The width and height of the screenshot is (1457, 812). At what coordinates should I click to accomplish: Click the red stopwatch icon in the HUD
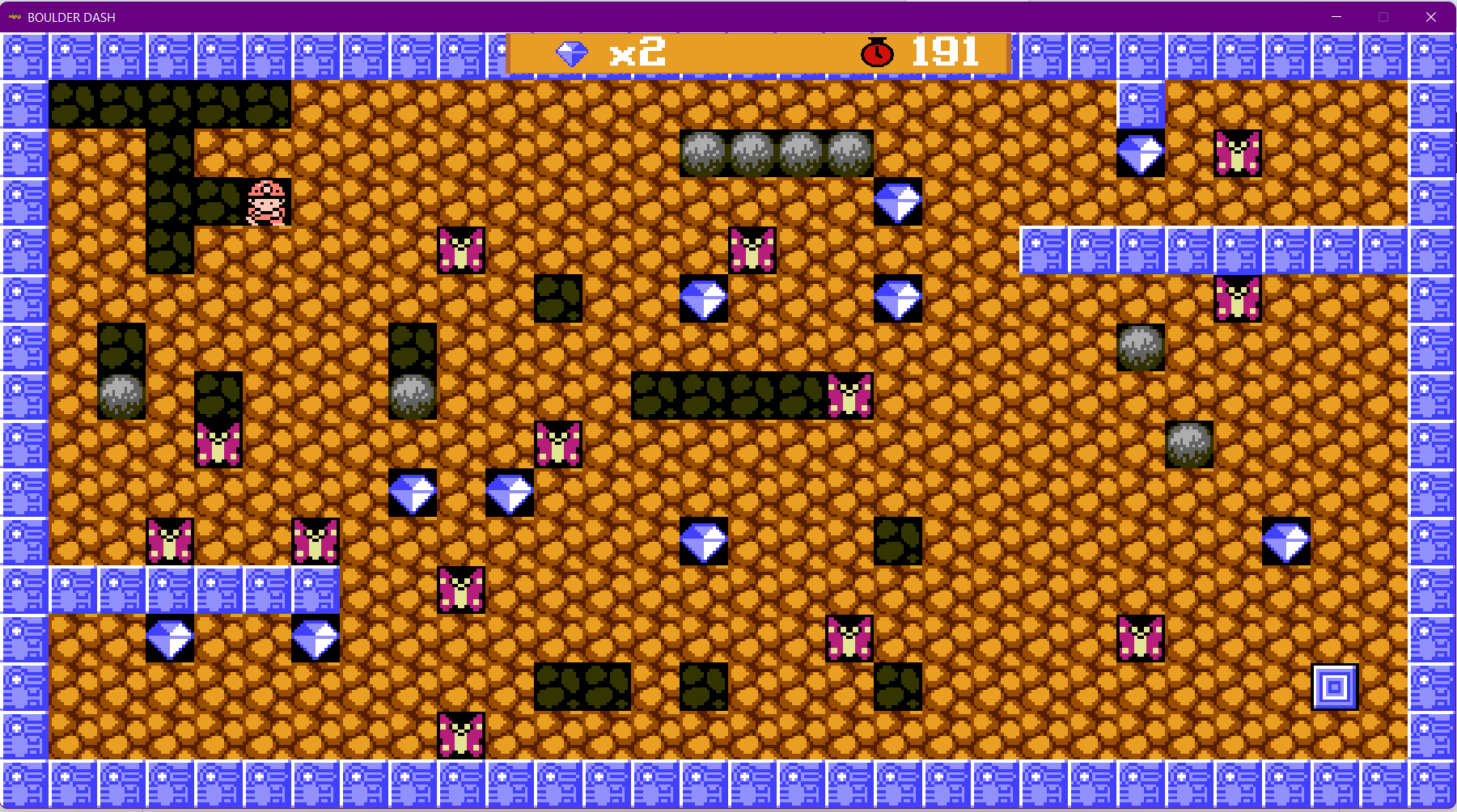[x=875, y=53]
